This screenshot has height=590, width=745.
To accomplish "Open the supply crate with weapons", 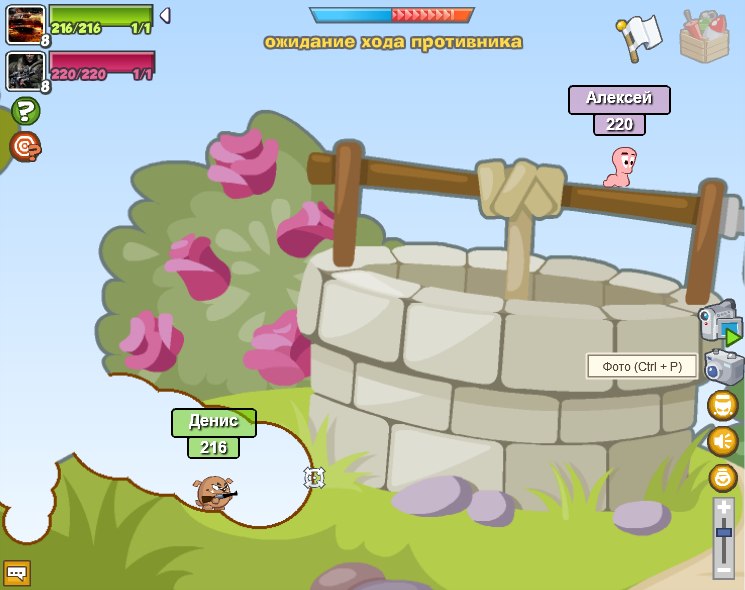I will [704, 36].
